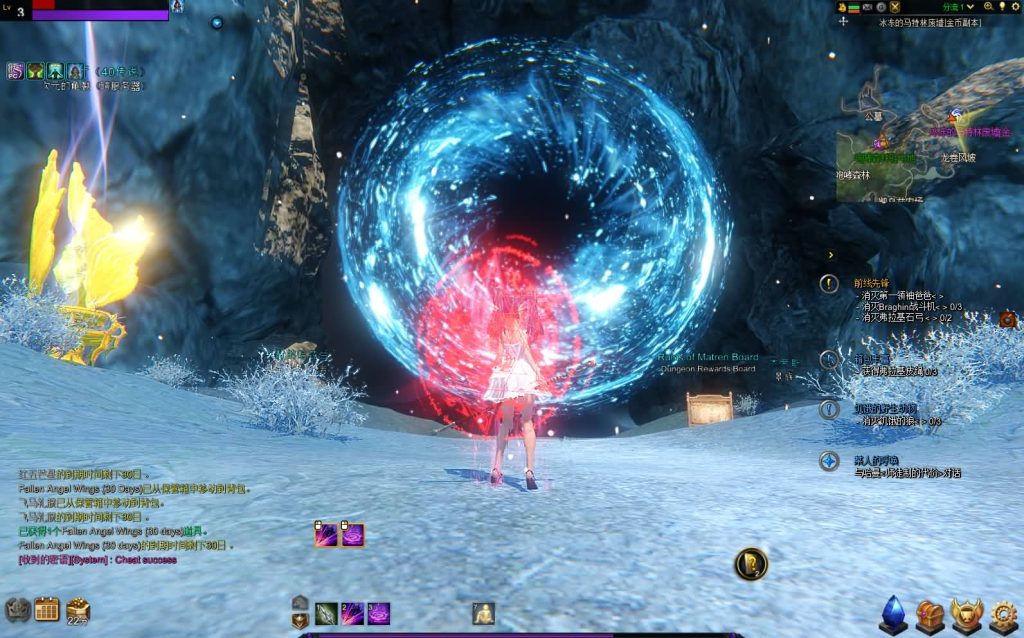Viewport: 1024px width, 638px height.
Task: Open the orange gear system menu
Action: [x=1003, y=615]
